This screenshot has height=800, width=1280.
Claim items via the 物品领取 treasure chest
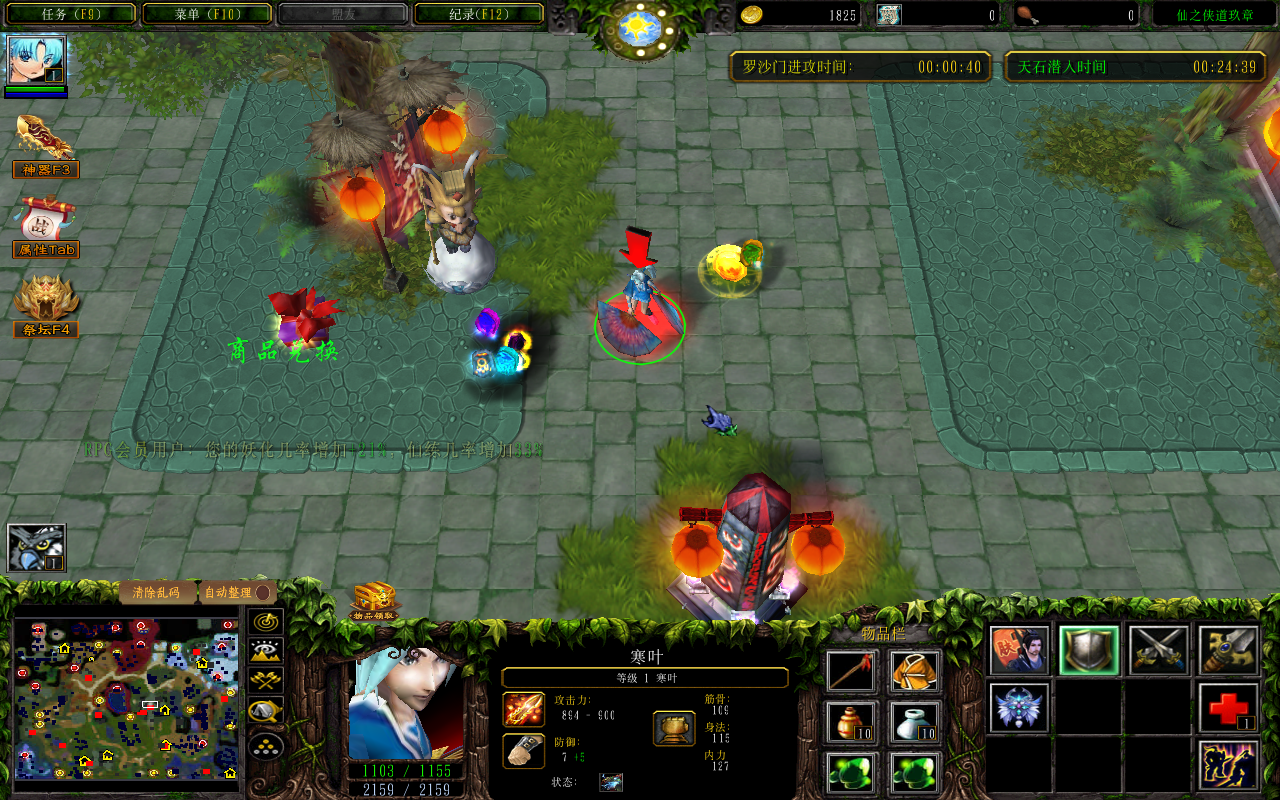point(375,601)
